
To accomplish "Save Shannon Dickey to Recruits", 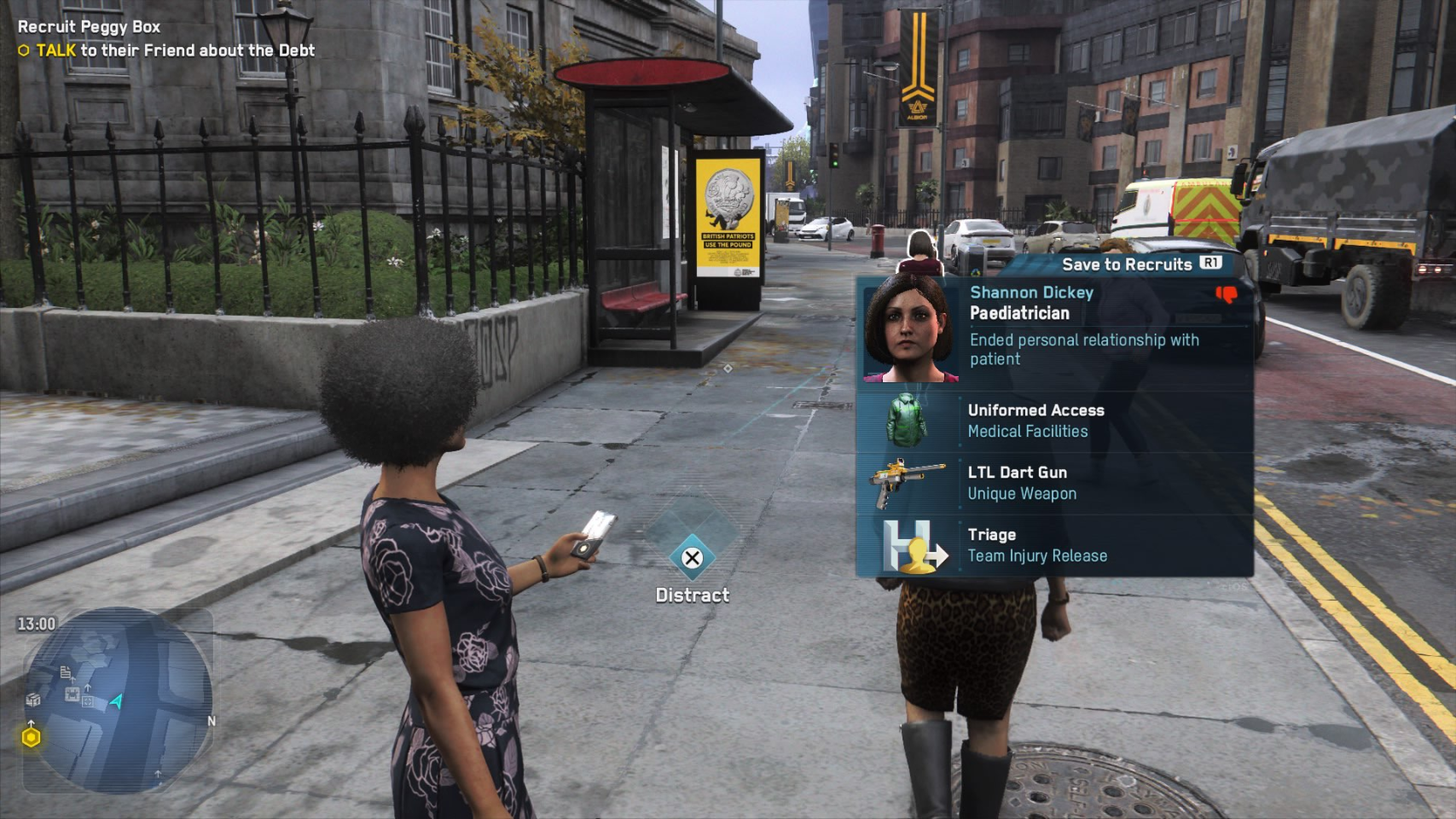I will (x=1140, y=264).
